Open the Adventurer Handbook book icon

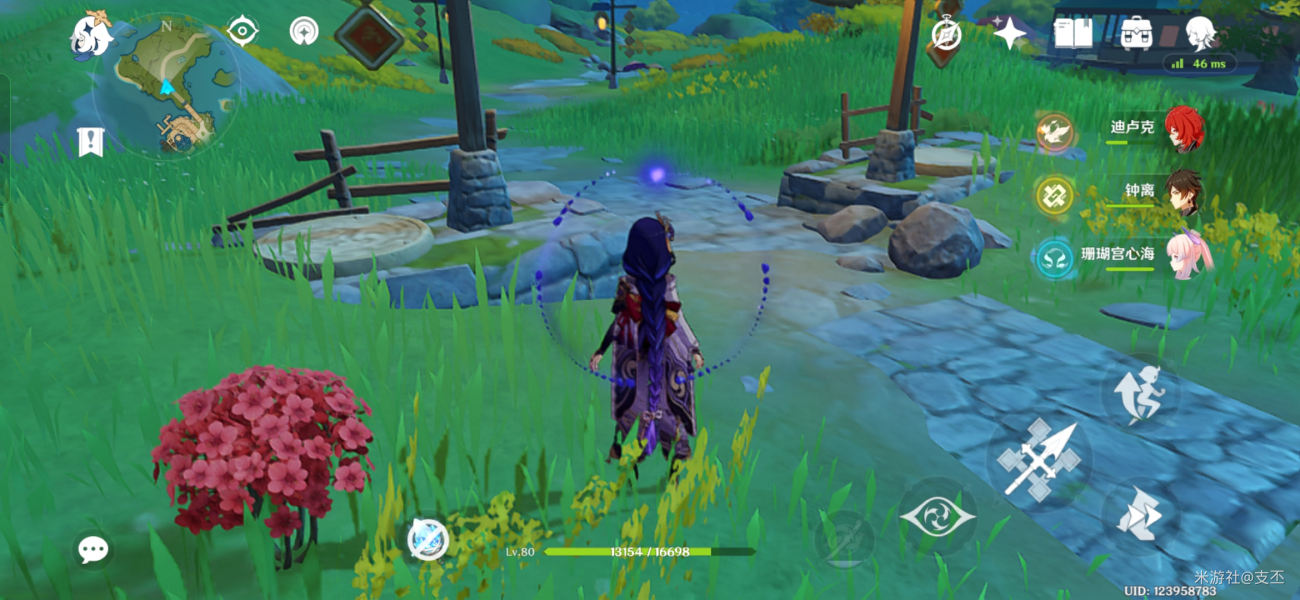(1073, 34)
